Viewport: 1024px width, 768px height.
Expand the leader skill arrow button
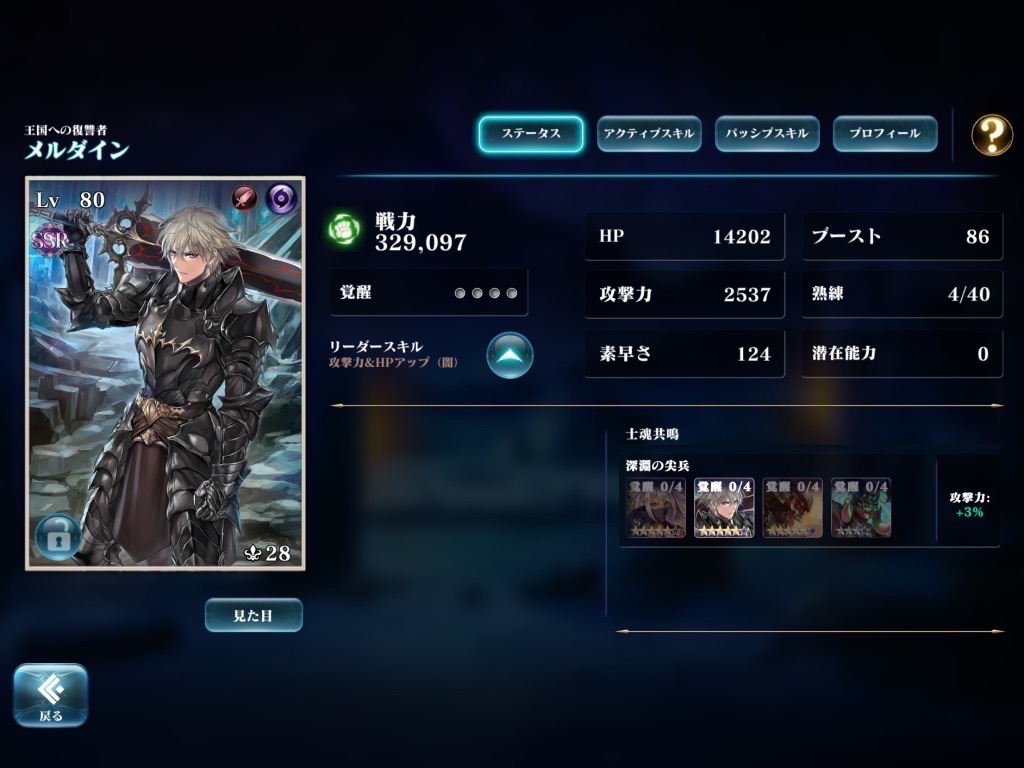tap(510, 354)
